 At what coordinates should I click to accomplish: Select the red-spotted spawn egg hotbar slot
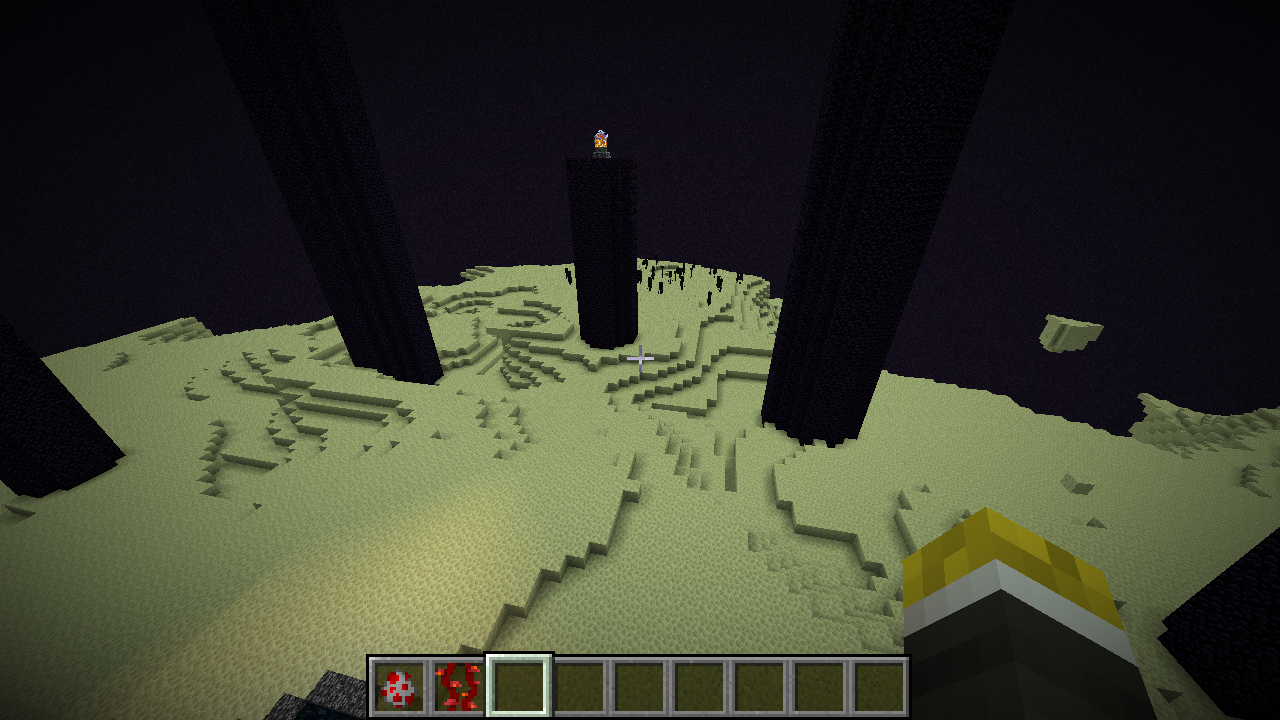click(398, 687)
